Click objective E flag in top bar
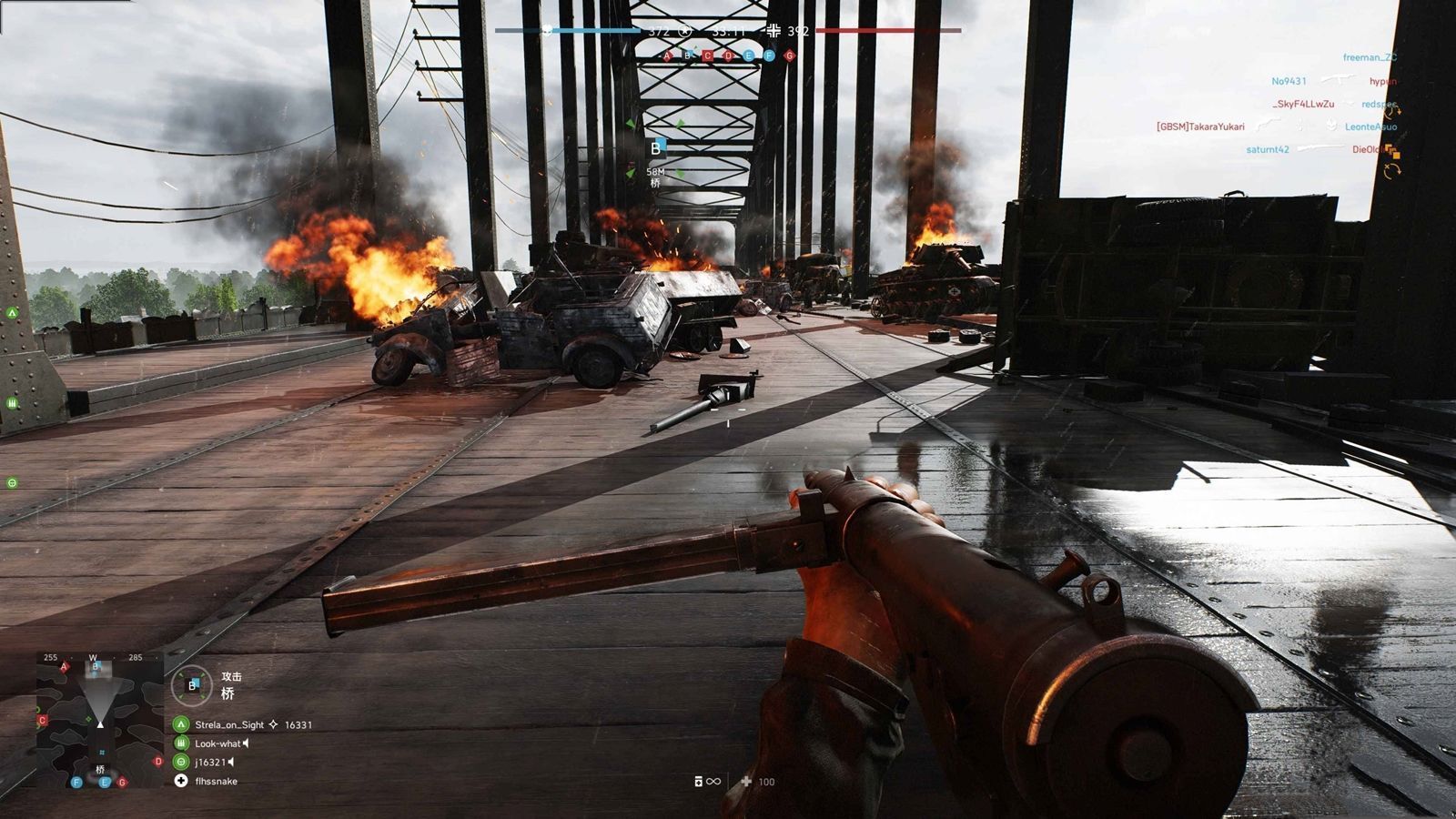 pos(749,56)
